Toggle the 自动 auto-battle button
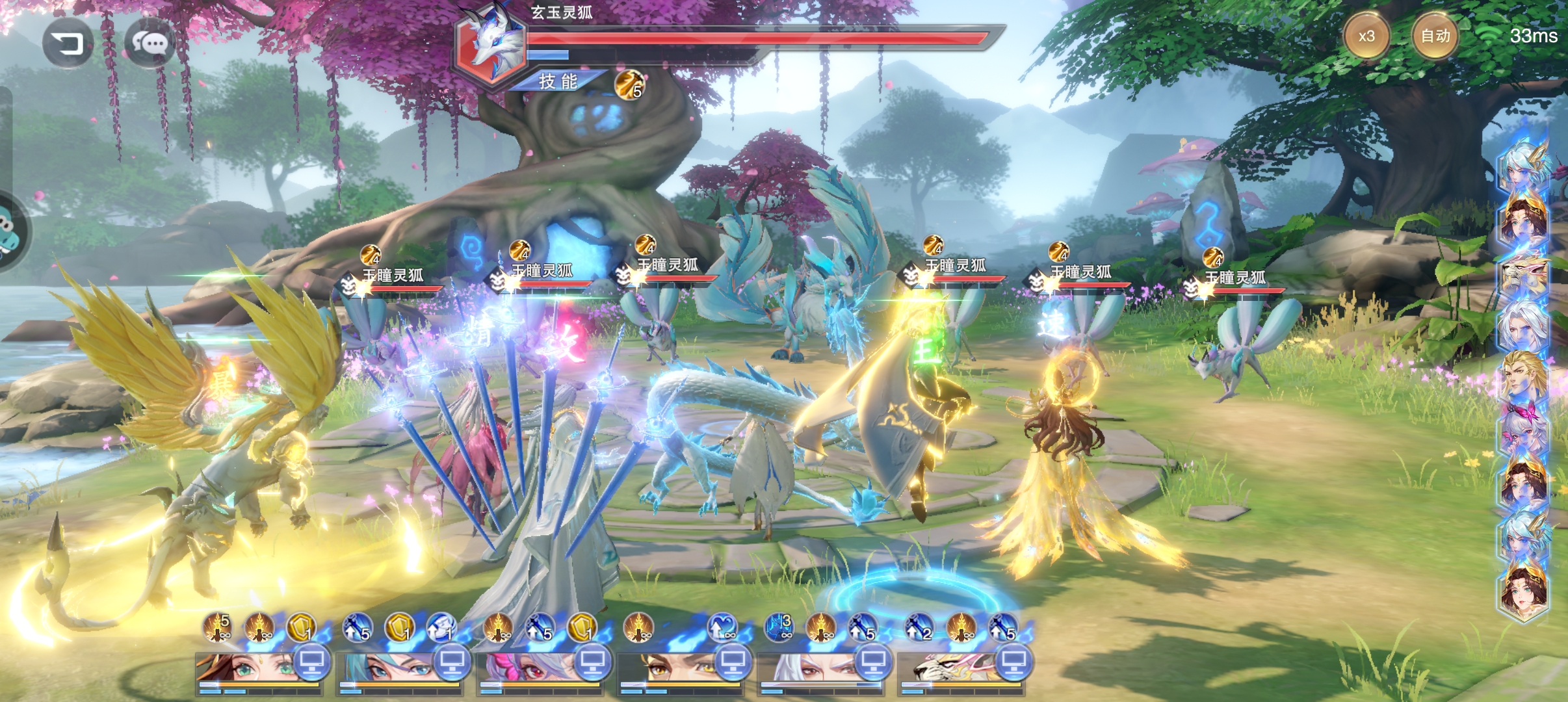Viewport: 1568px width, 702px height. 1435,36
